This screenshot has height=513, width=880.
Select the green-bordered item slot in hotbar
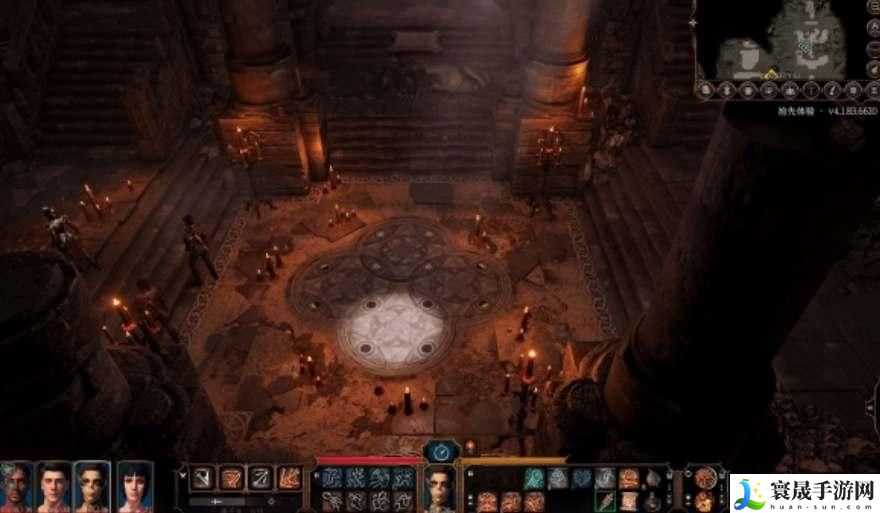606,499
